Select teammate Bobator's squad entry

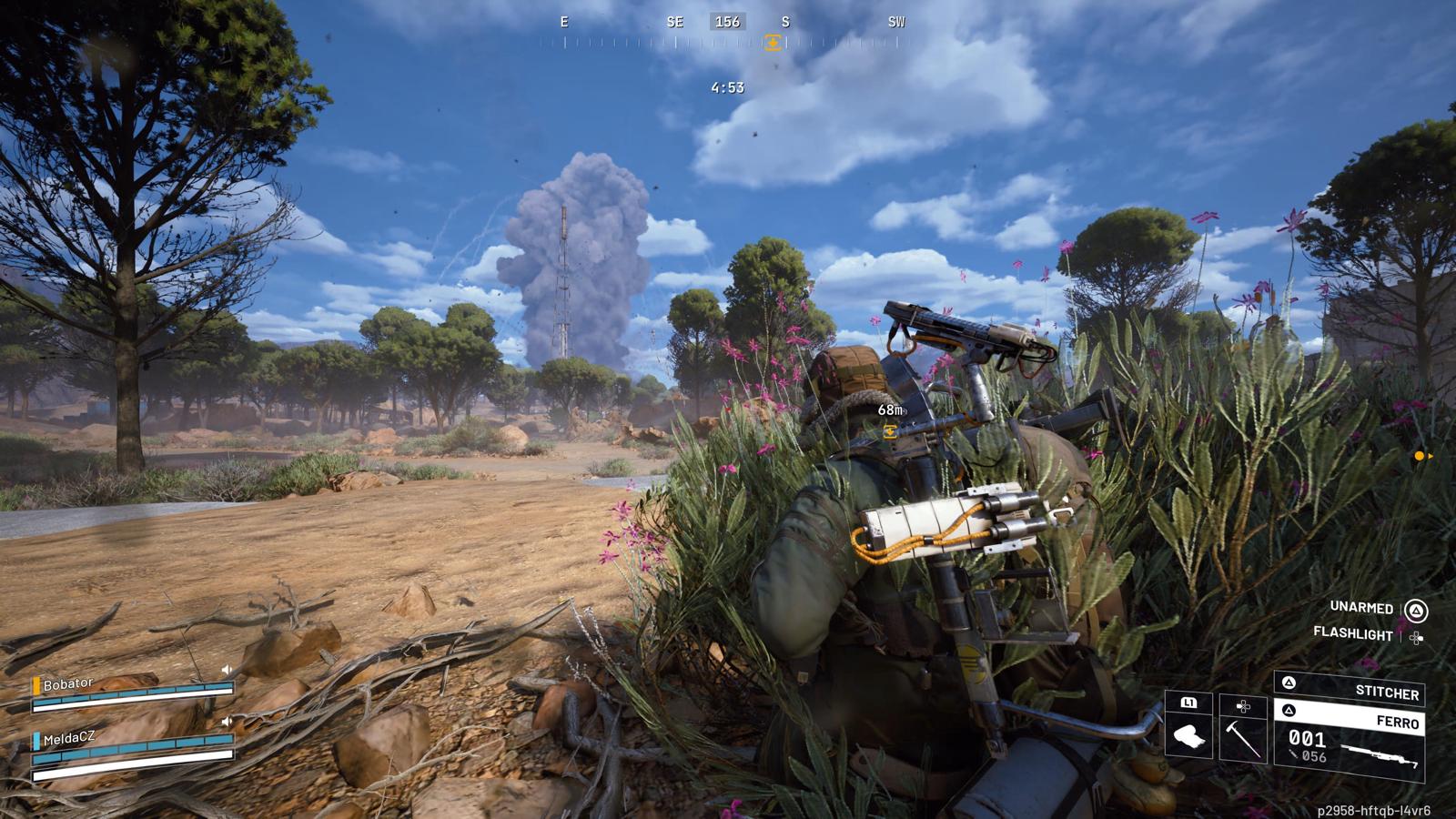(132, 691)
